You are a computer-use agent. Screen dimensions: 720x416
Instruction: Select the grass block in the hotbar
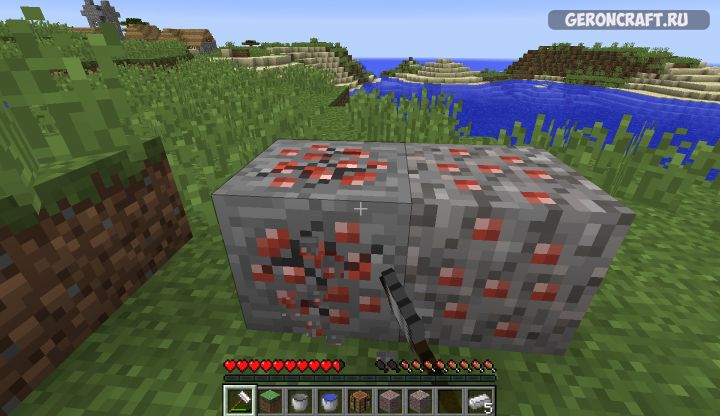(x=271, y=401)
